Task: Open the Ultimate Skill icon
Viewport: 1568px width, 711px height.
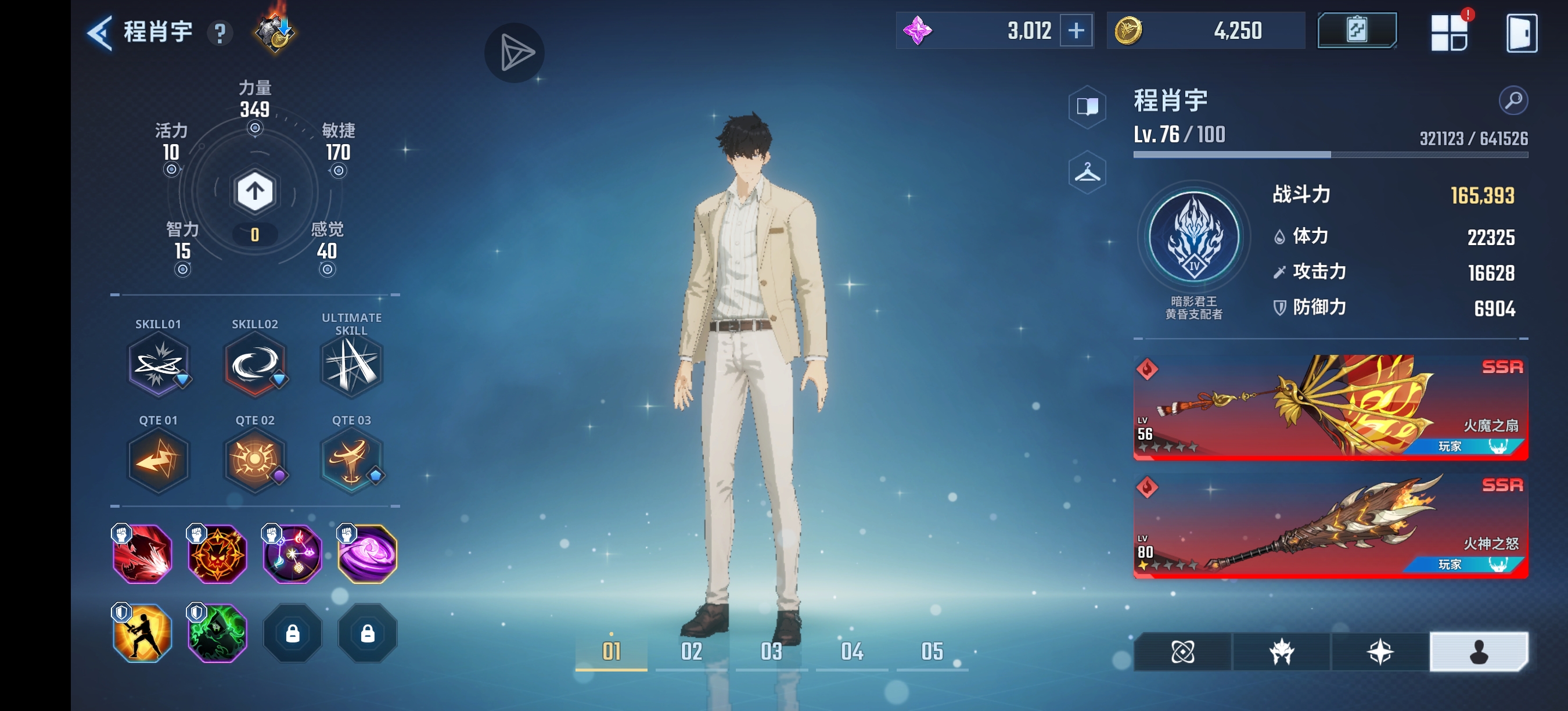Action: click(351, 366)
